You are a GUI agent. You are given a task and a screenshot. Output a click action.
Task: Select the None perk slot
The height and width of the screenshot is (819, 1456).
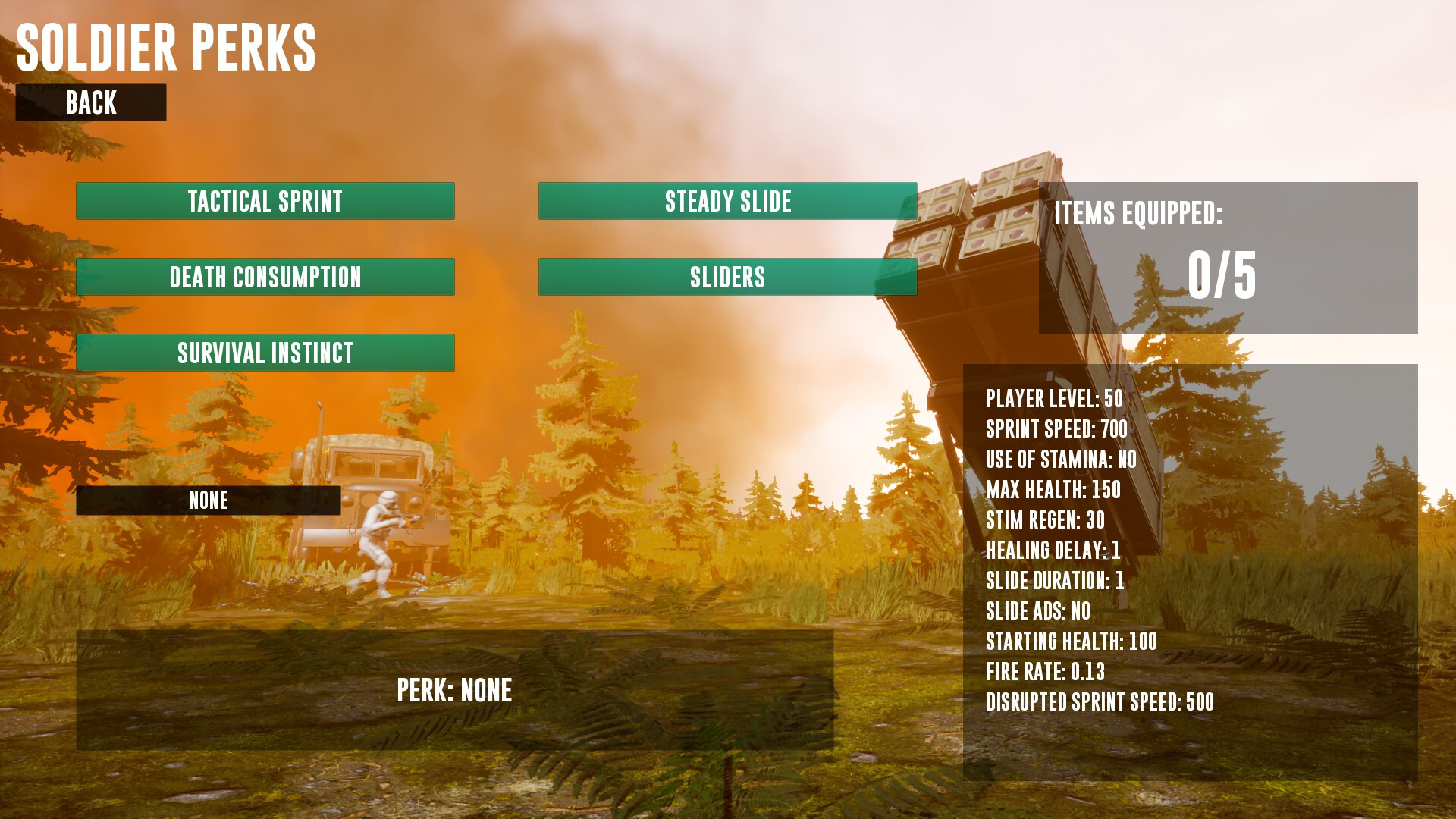coord(209,500)
